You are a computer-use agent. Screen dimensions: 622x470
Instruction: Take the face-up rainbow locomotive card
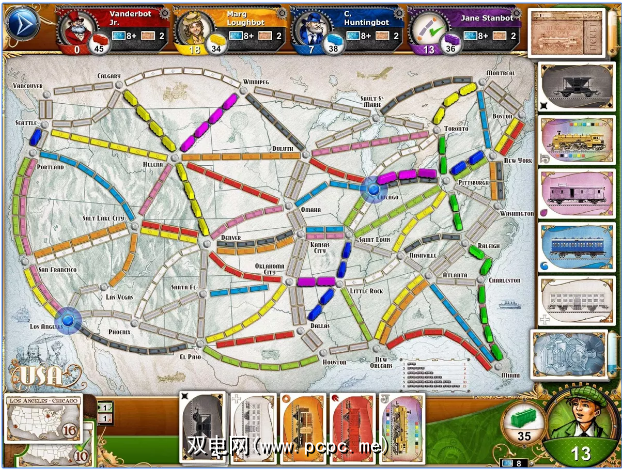(x=573, y=138)
